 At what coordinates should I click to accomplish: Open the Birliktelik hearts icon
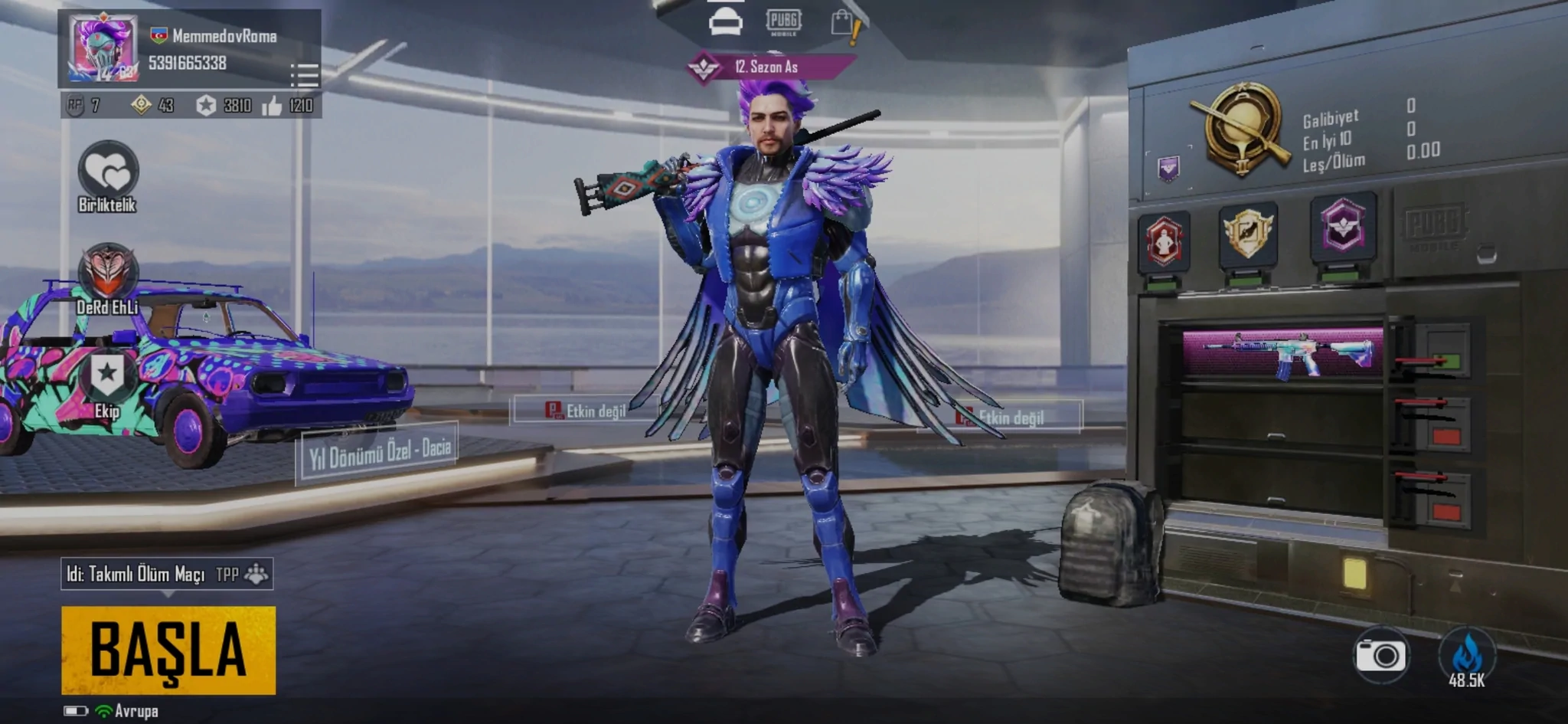coord(108,172)
